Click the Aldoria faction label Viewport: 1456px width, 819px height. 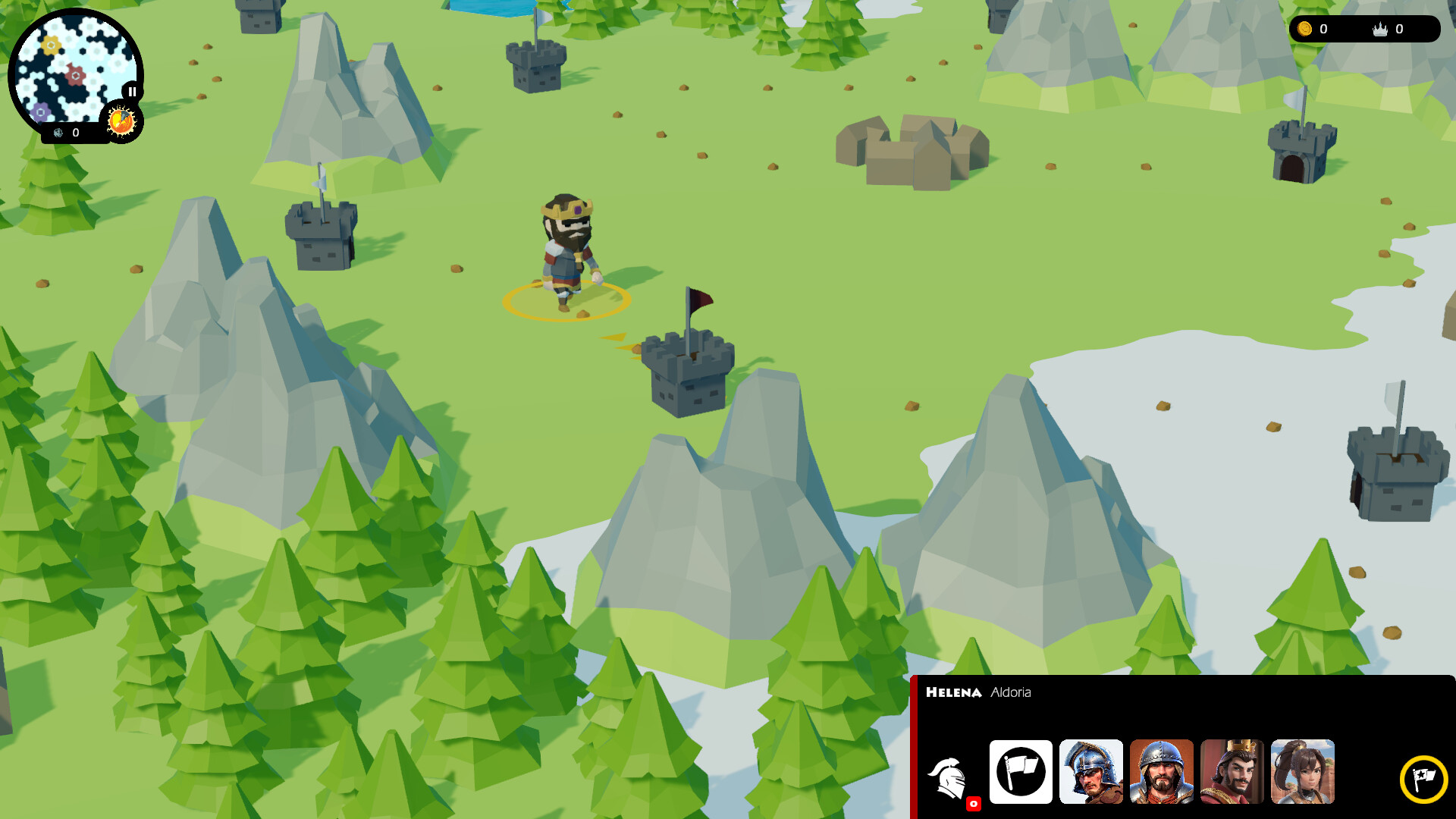(1012, 692)
